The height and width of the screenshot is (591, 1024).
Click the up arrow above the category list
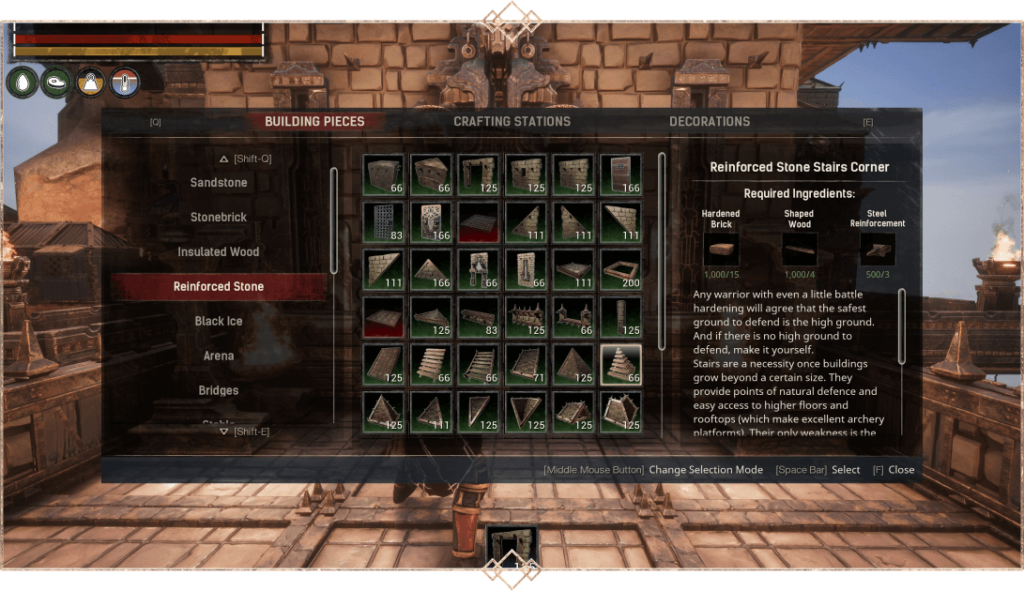pos(225,158)
